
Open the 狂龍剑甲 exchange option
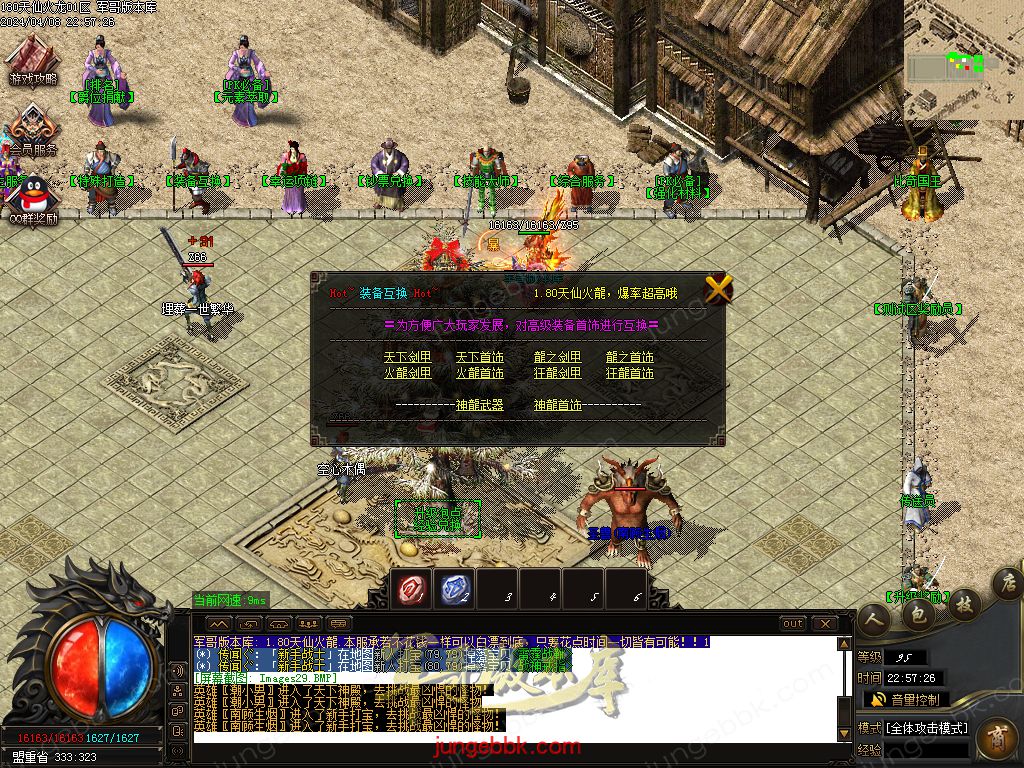tap(557, 373)
